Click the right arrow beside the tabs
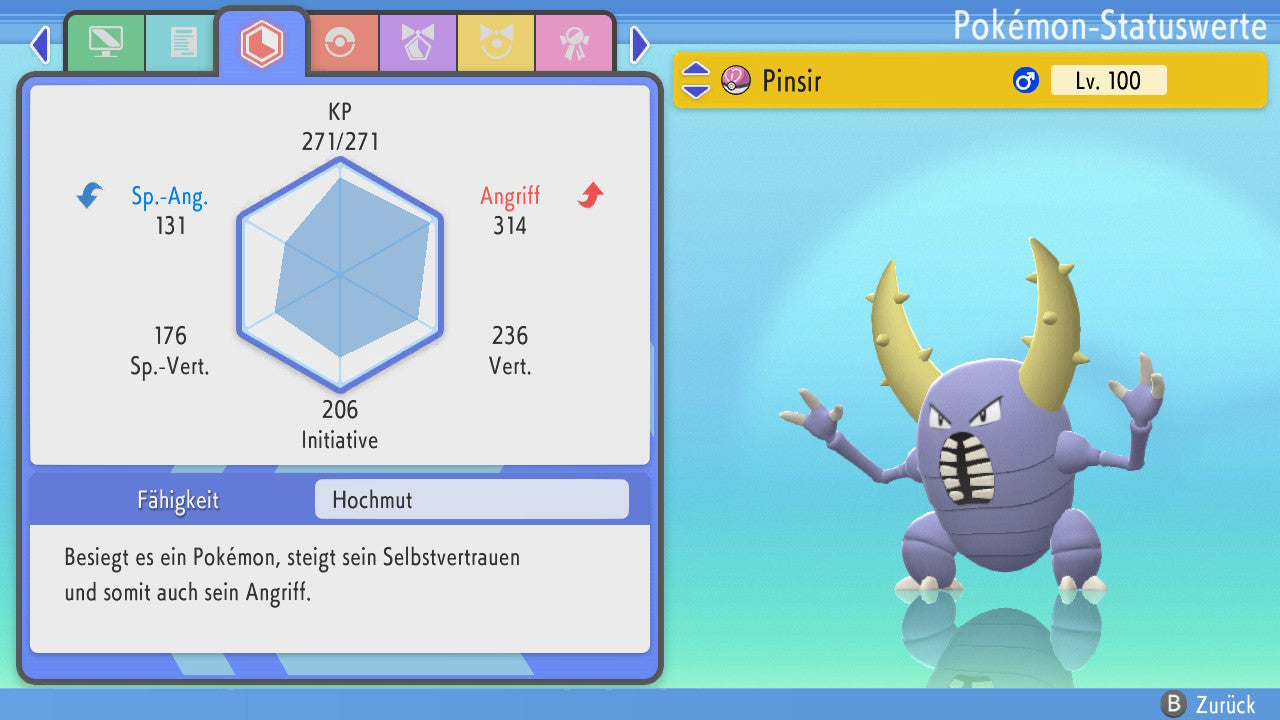This screenshot has width=1280, height=720. coord(640,44)
